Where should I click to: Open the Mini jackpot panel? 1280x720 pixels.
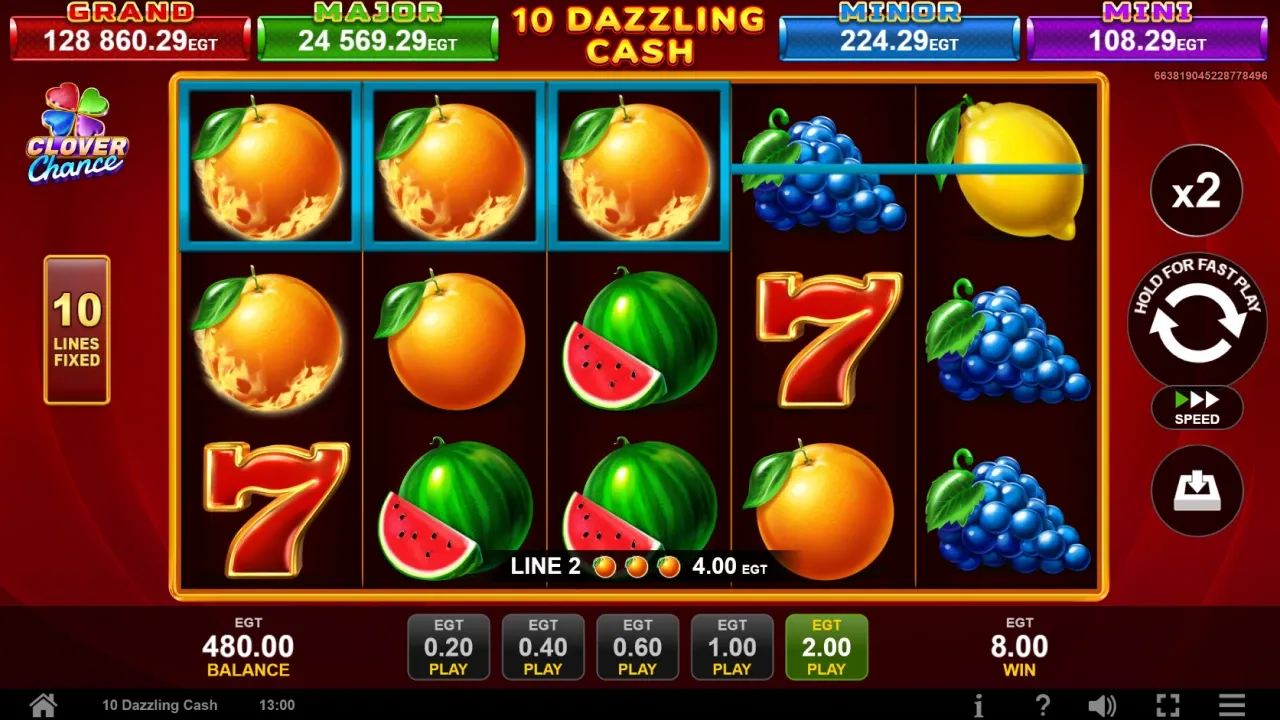pyautogui.click(x=1147, y=29)
